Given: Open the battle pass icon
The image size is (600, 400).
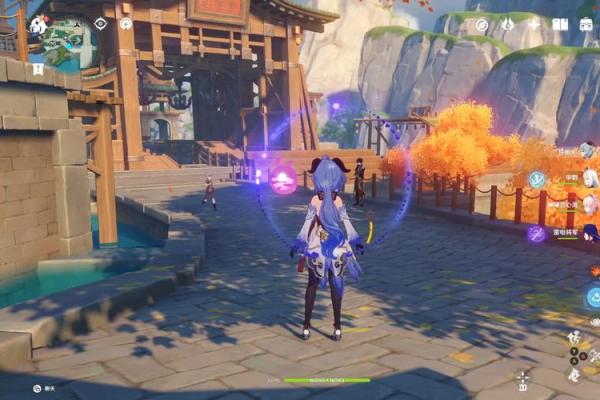Looking at the screenshot, I should tap(507, 24).
